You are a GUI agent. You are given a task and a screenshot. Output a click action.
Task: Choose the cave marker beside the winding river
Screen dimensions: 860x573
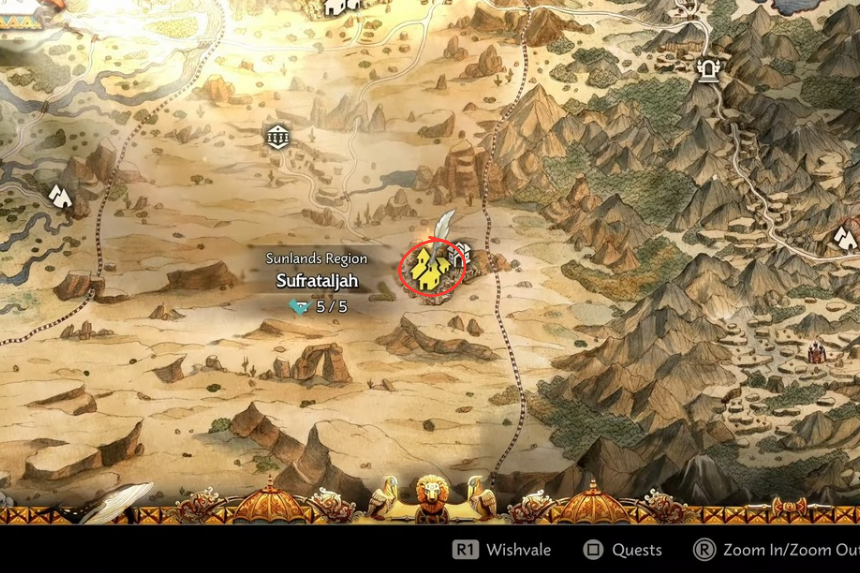click(60, 195)
